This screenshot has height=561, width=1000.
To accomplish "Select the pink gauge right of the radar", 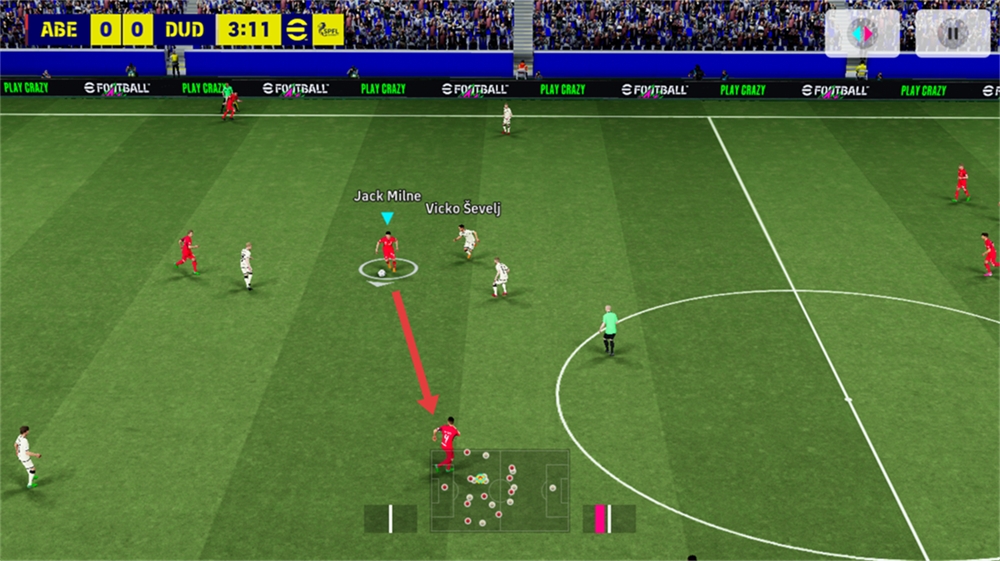I will pos(609,519).
